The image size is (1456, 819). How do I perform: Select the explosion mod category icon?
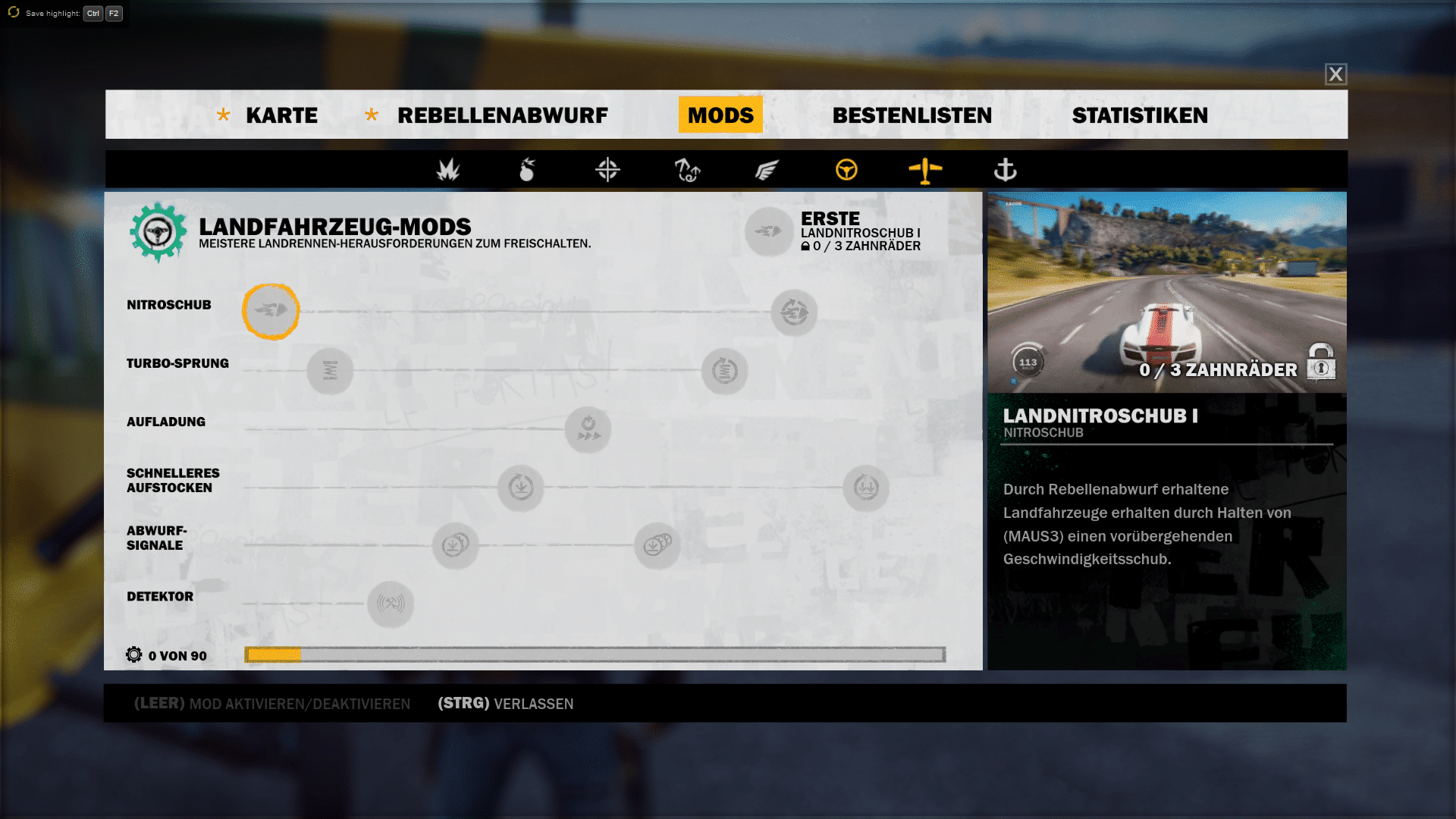coord(448,170)
